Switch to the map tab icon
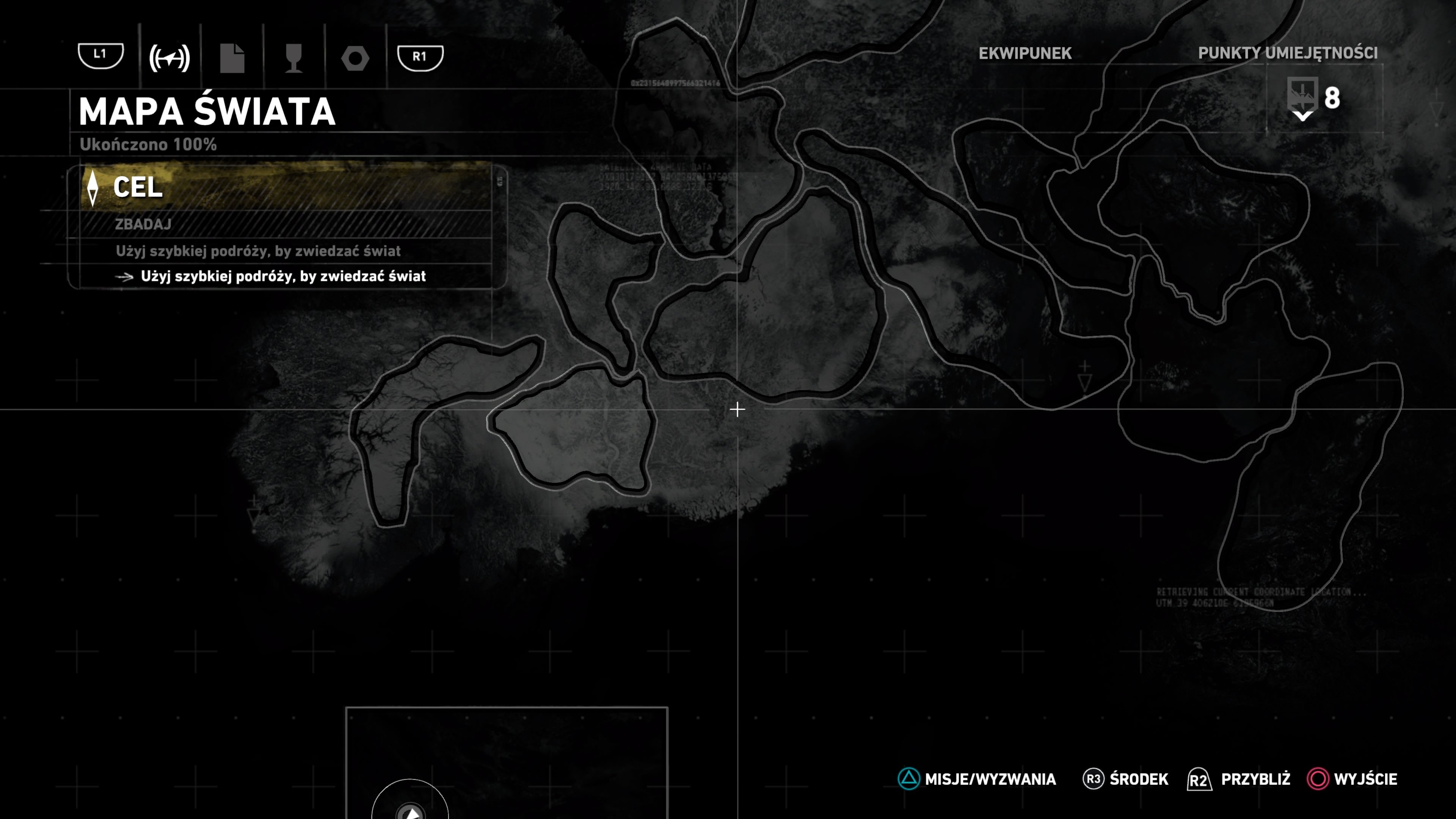 coord(169,58)
